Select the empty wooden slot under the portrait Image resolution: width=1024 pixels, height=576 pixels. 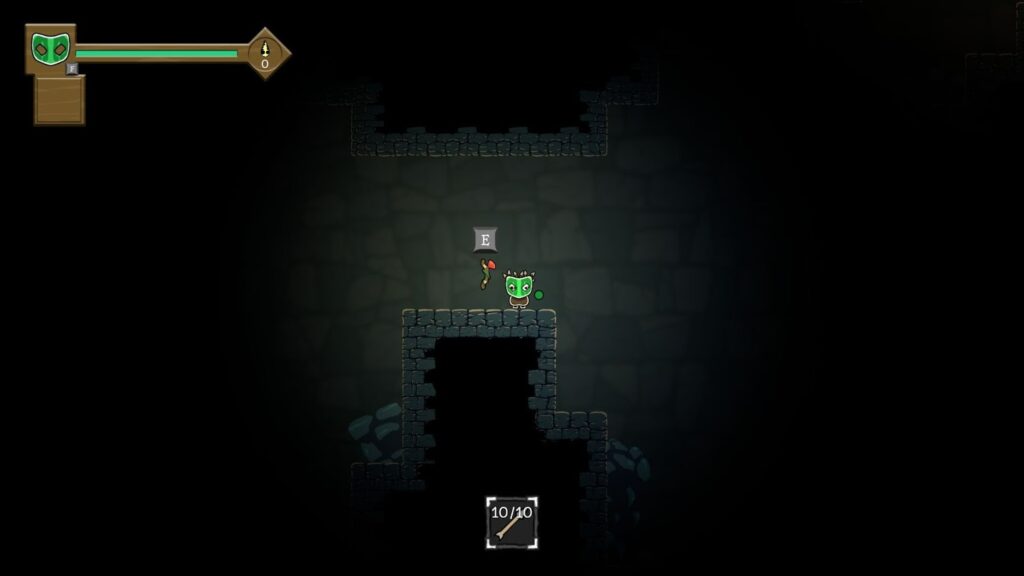pyautogui.click(x=59, y=100)
